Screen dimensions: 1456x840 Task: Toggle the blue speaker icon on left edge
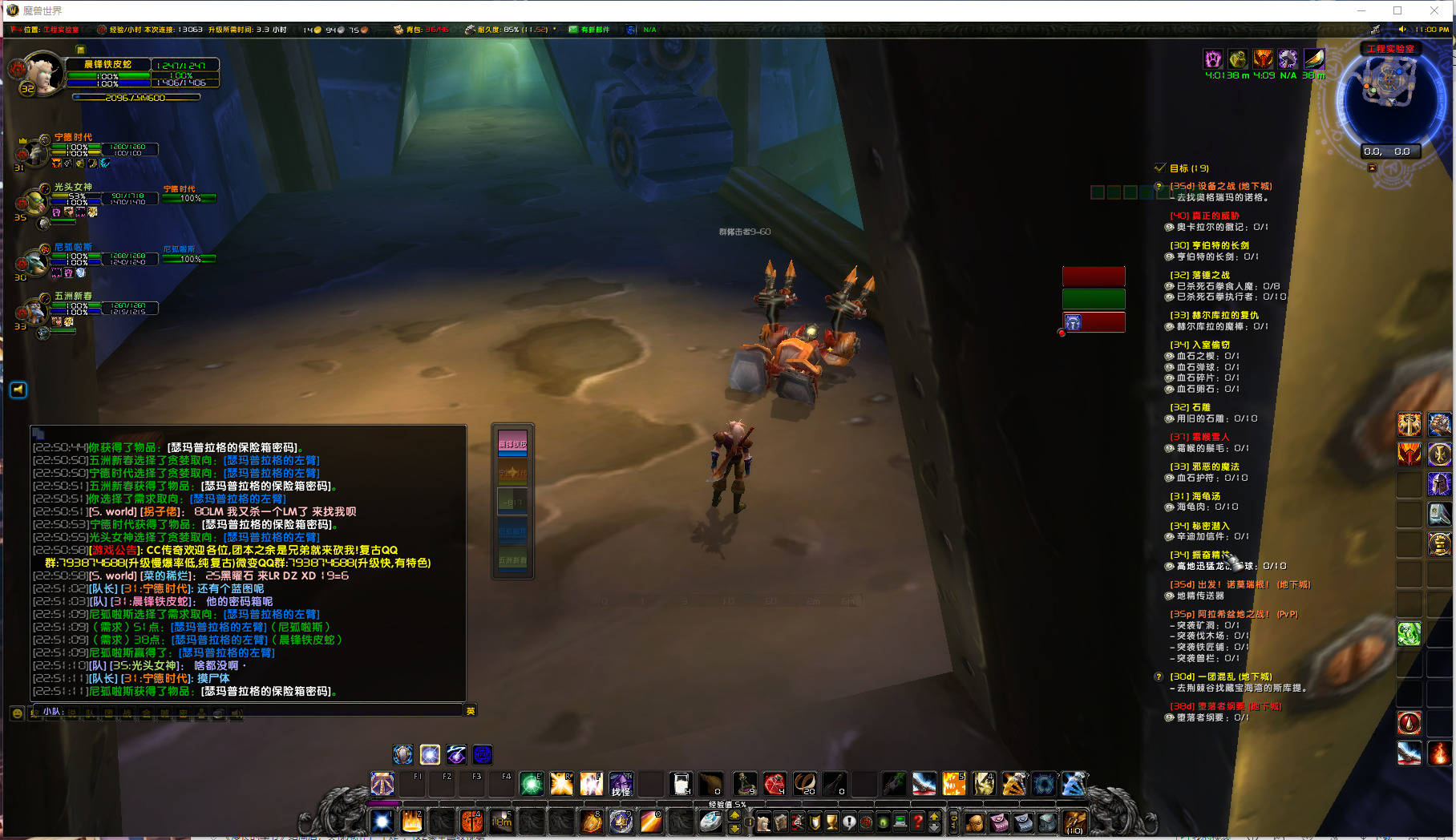(18, 390)
